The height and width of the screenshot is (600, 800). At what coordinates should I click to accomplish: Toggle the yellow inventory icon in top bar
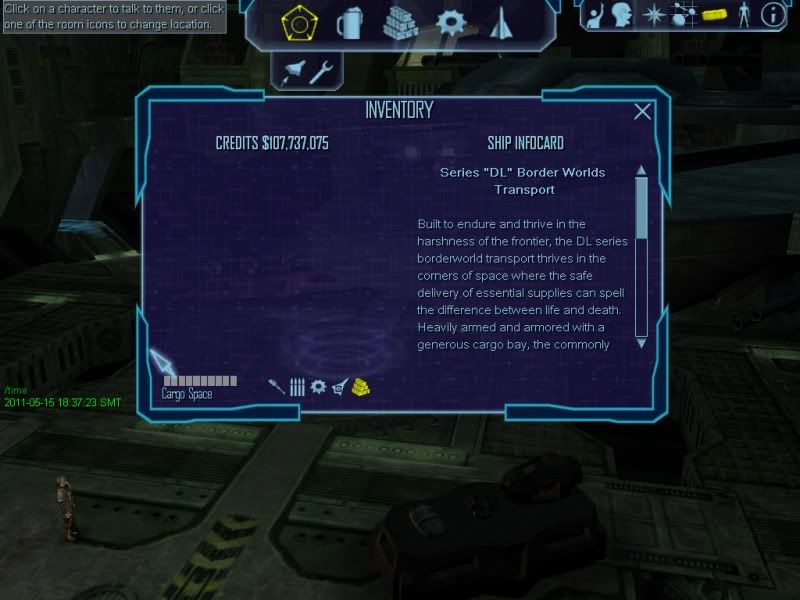(x=712, y=15)
